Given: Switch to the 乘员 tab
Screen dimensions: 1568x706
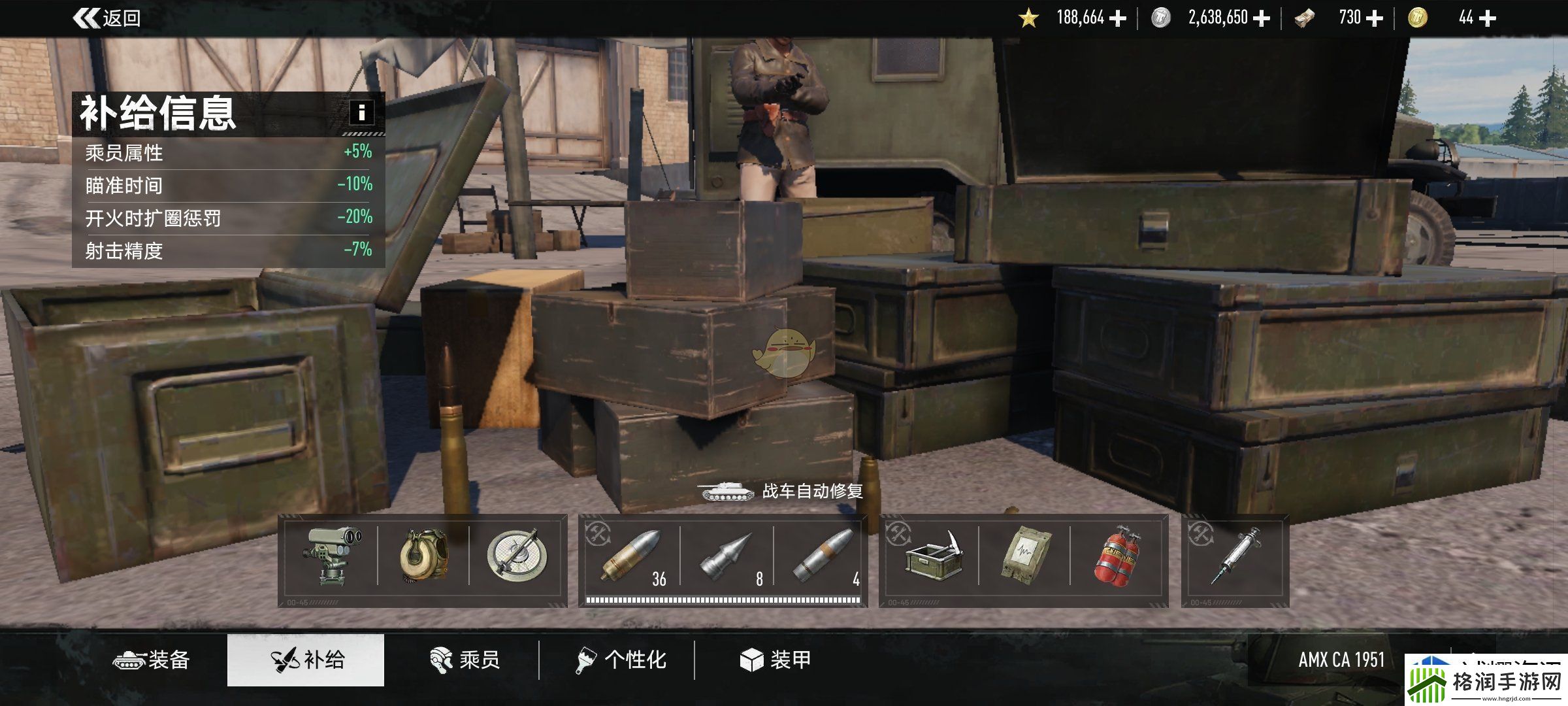Looking at the screenshot, I should pyautogui.click(x=465, y=660).
